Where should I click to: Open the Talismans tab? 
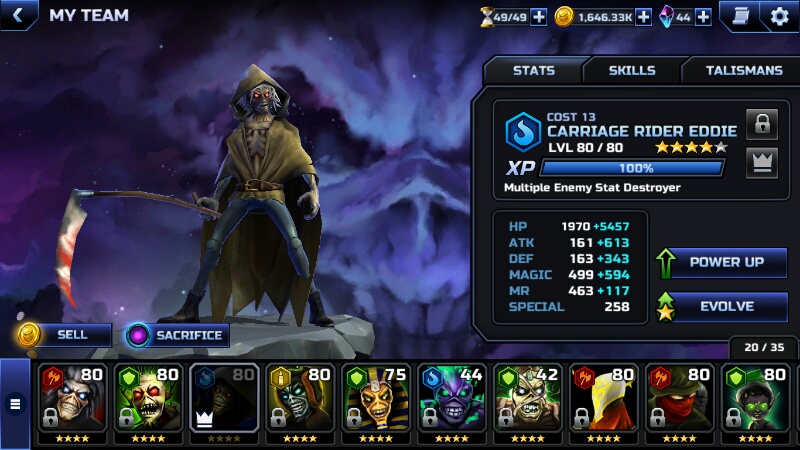pyautogui.click(x=743, y=71)
